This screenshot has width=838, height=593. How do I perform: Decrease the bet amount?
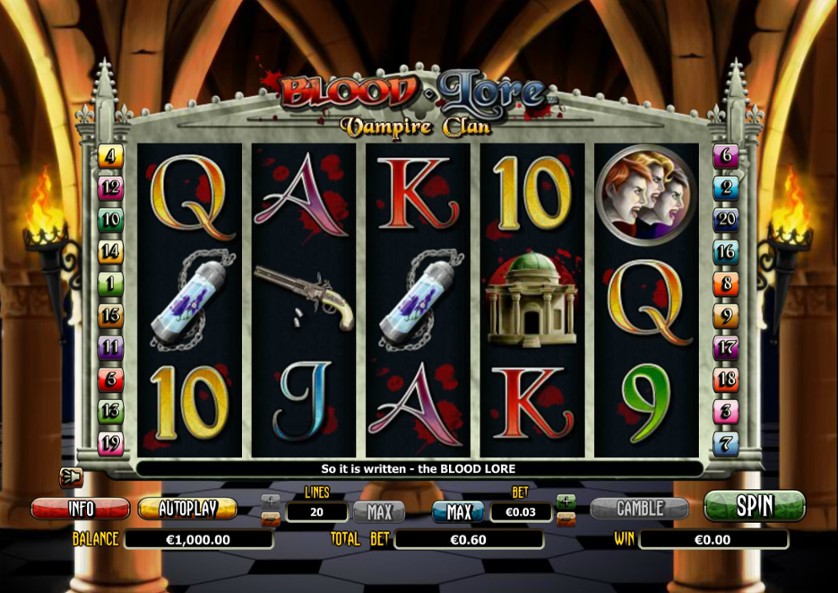566,519
